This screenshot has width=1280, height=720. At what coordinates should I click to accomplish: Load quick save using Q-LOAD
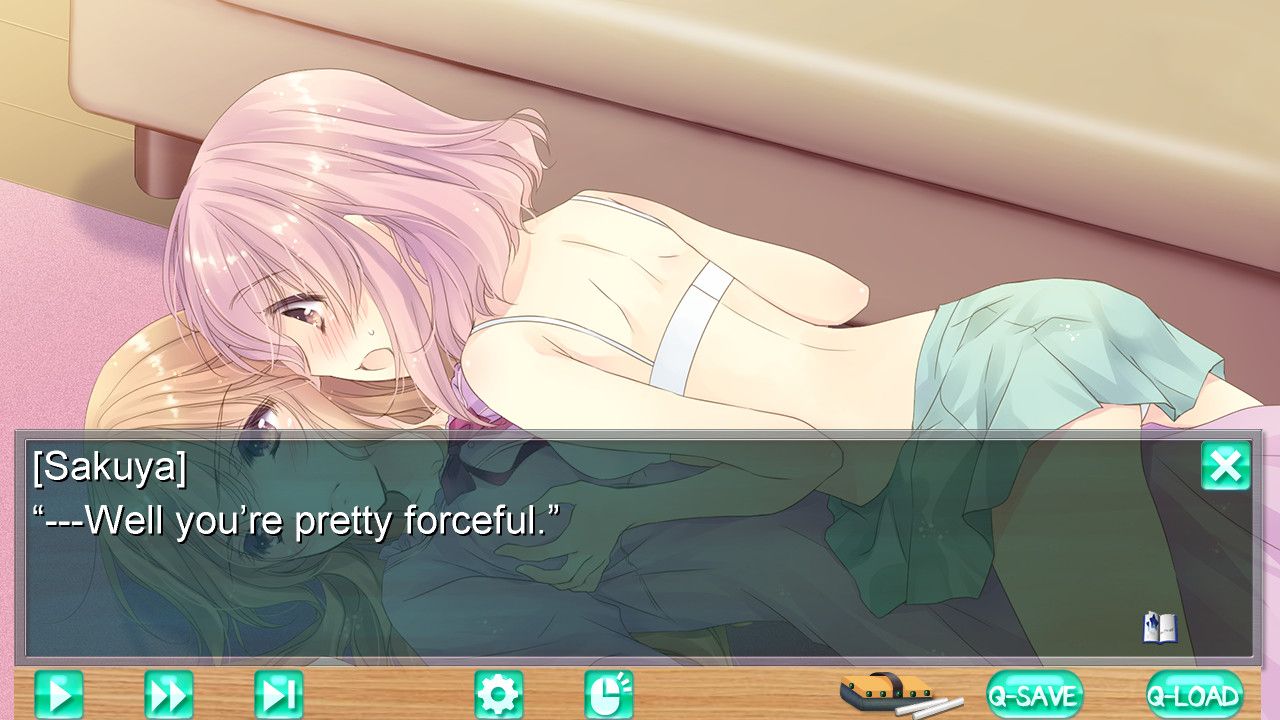[1194, 694]
